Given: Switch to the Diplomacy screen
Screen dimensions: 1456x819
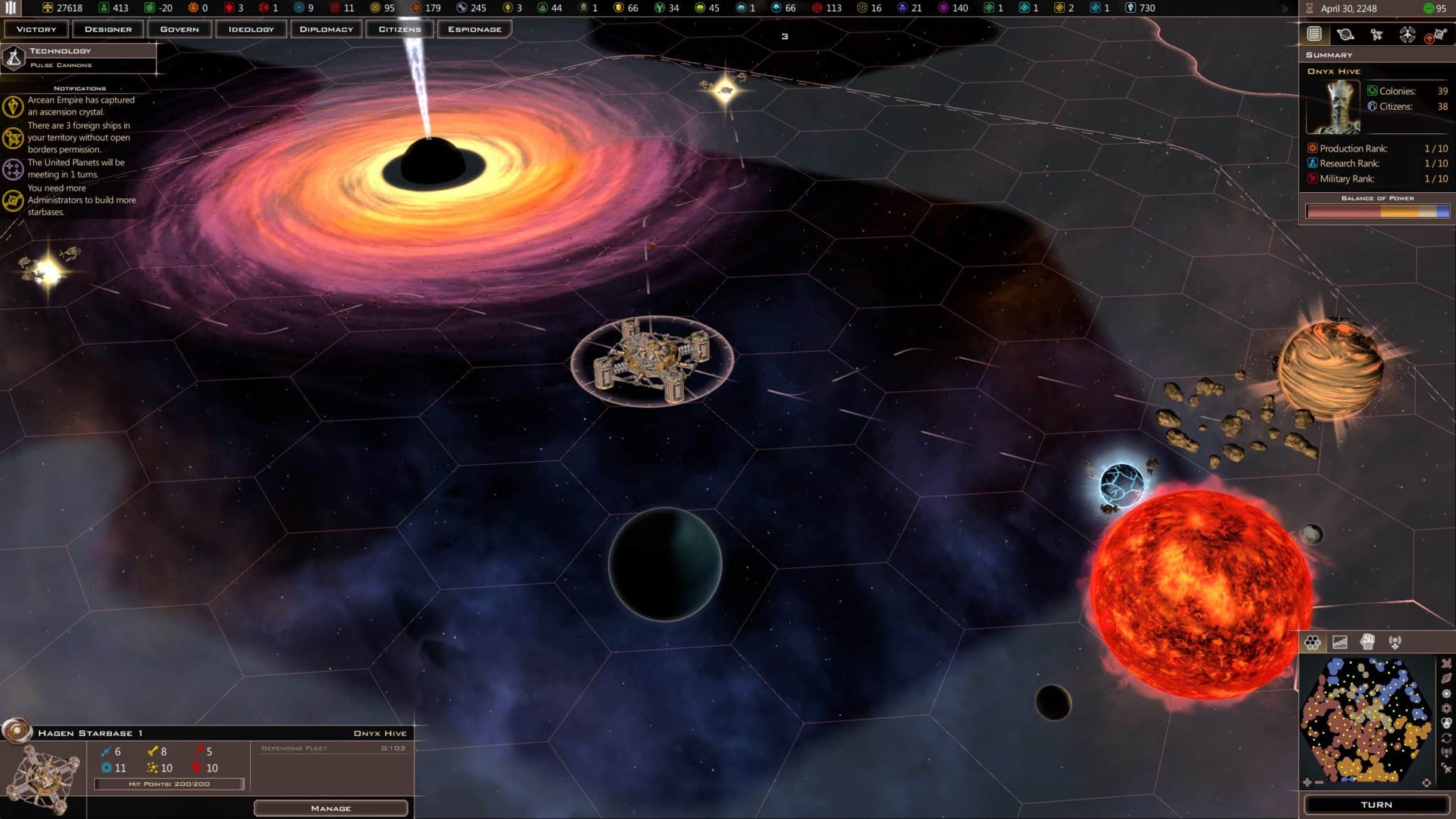Looking at the screenshot, I should pos(326,29).
